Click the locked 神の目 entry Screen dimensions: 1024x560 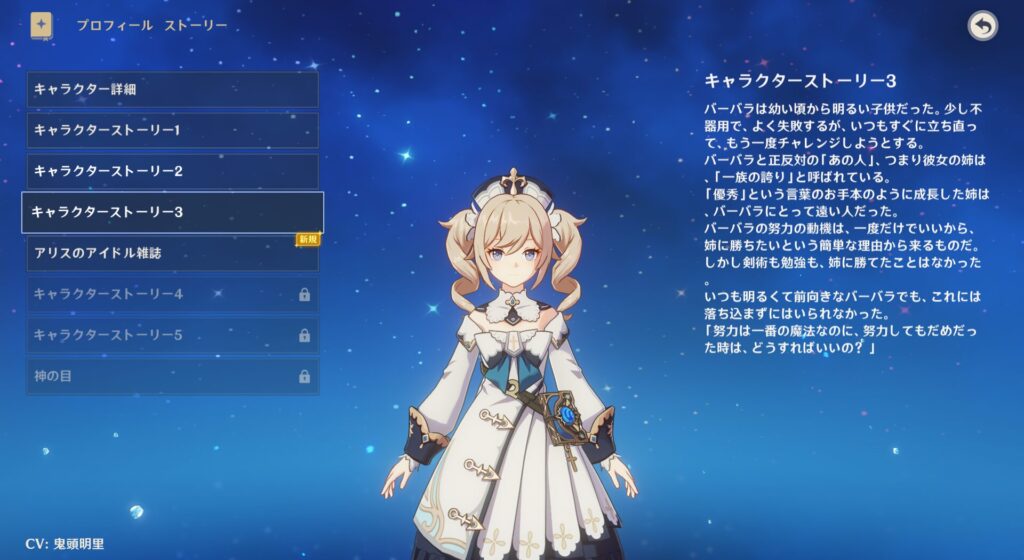tap(172, 376)
